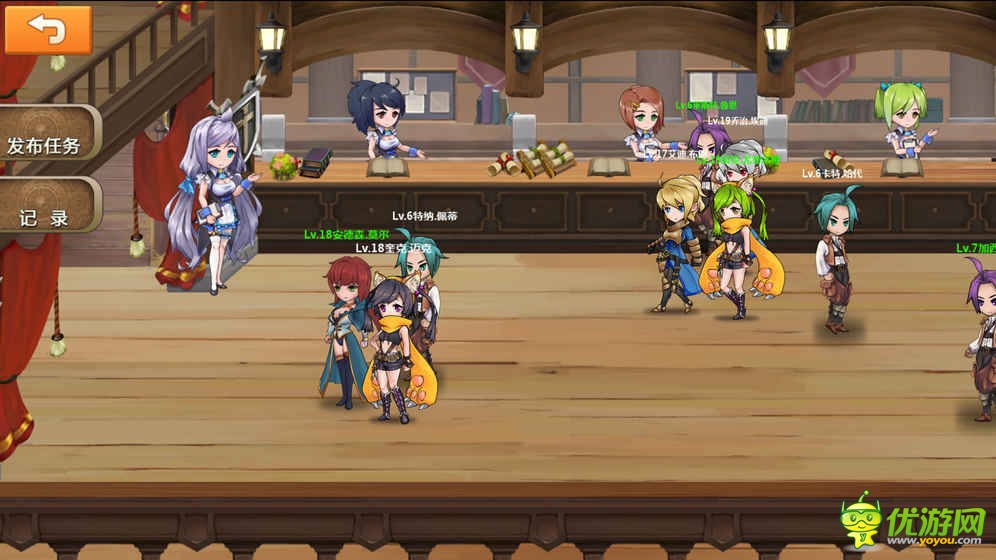Open the 记录 (records) panel
This screenshot has width=996, height=560.
click(x=46, y=215)
